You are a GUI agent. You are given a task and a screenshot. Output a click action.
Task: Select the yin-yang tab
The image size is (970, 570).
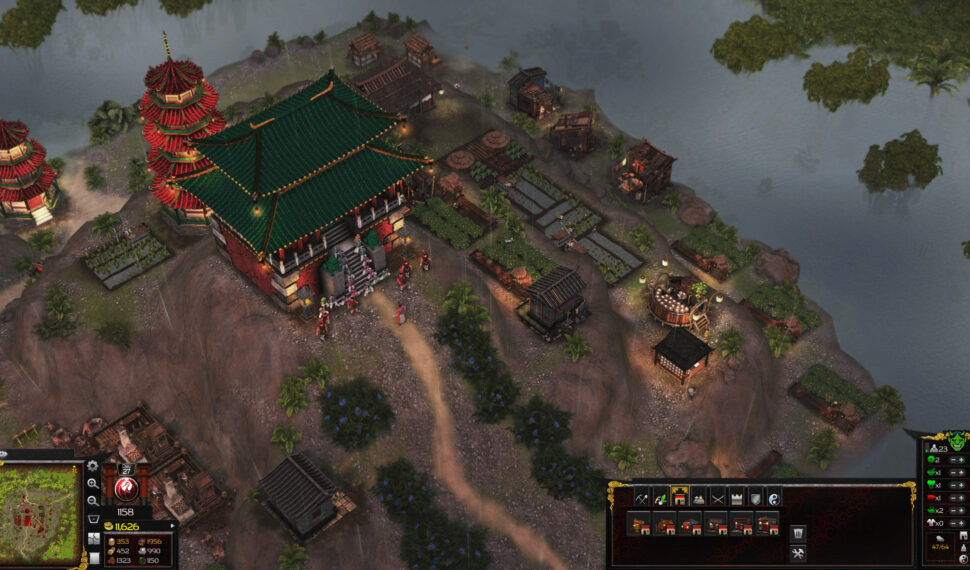point(774,496)
